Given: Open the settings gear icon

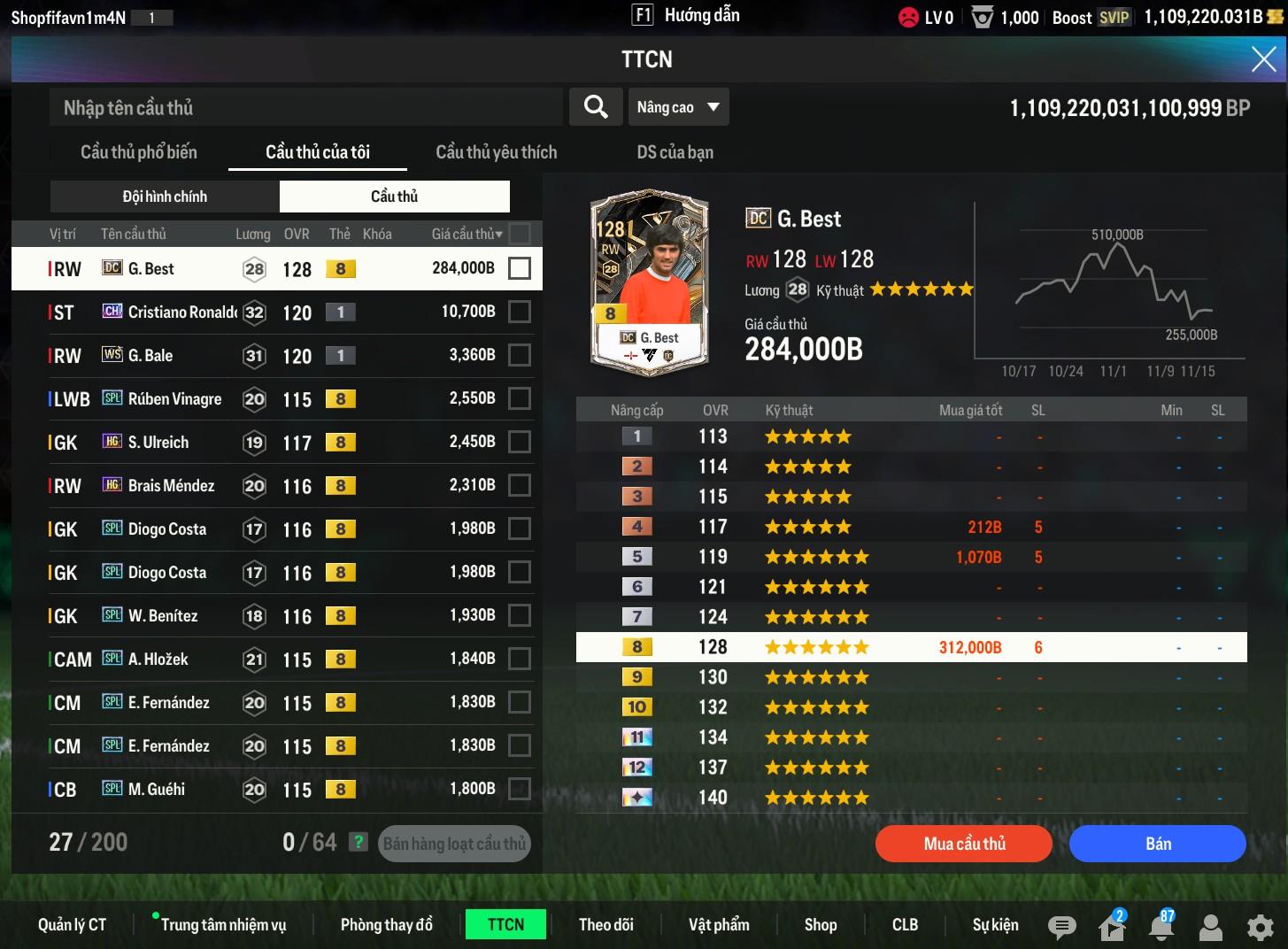Looking at the screenshot, I should click(x=1260, y=927).
